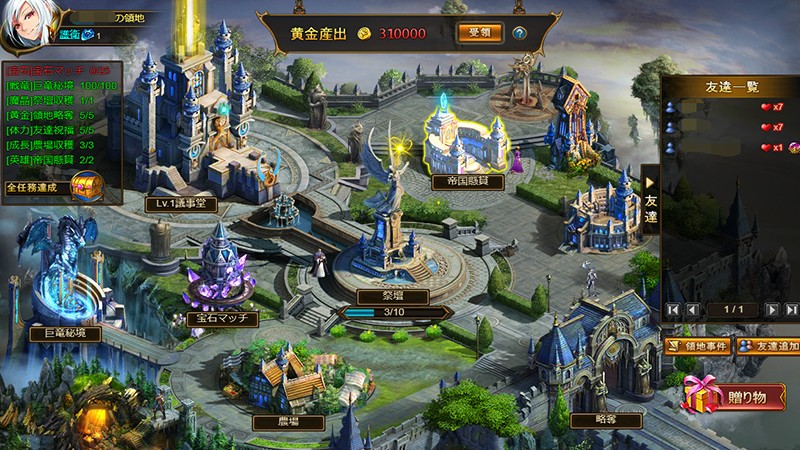Go to the next friends list page

(x=773, y=310)
